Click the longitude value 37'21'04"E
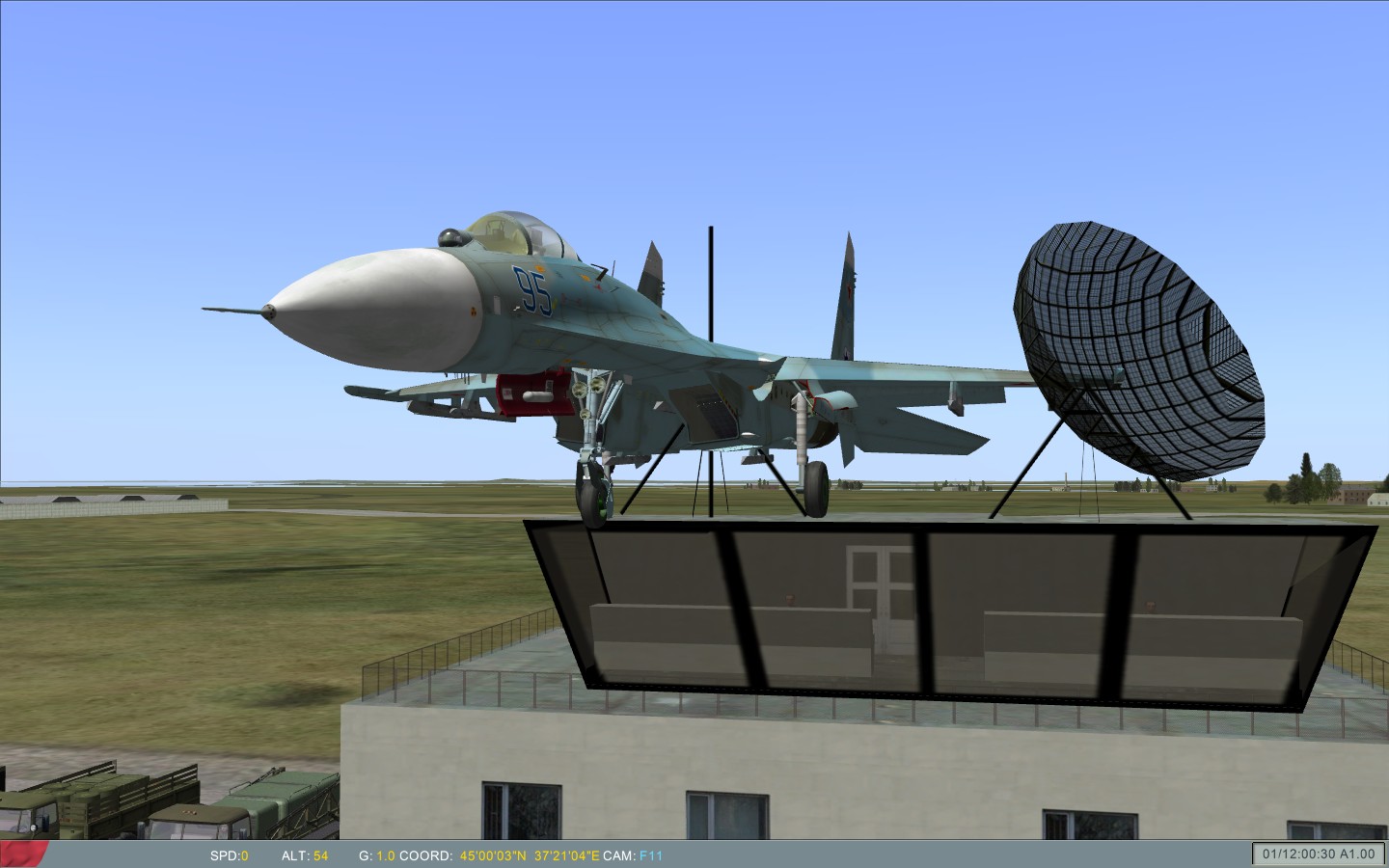 [567, 854]
